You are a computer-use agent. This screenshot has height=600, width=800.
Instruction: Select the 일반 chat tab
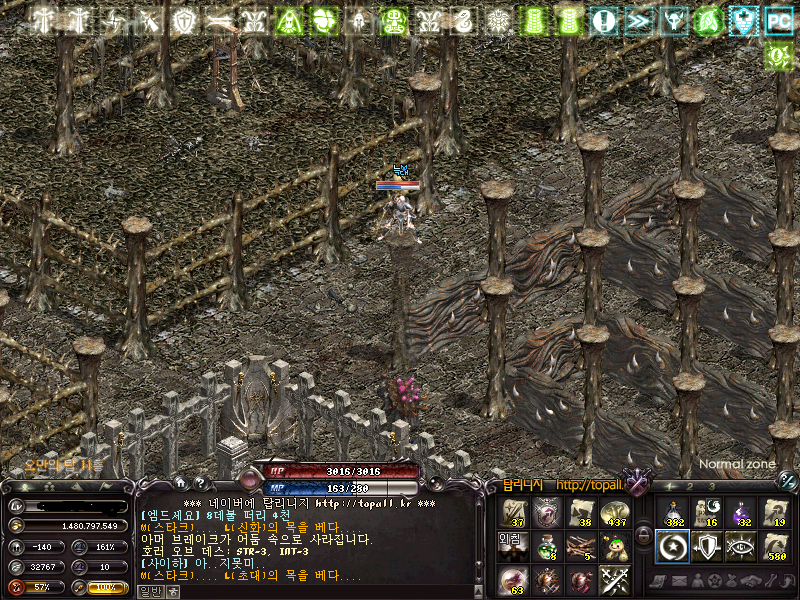pyautogui.click(x=148, y=591)
